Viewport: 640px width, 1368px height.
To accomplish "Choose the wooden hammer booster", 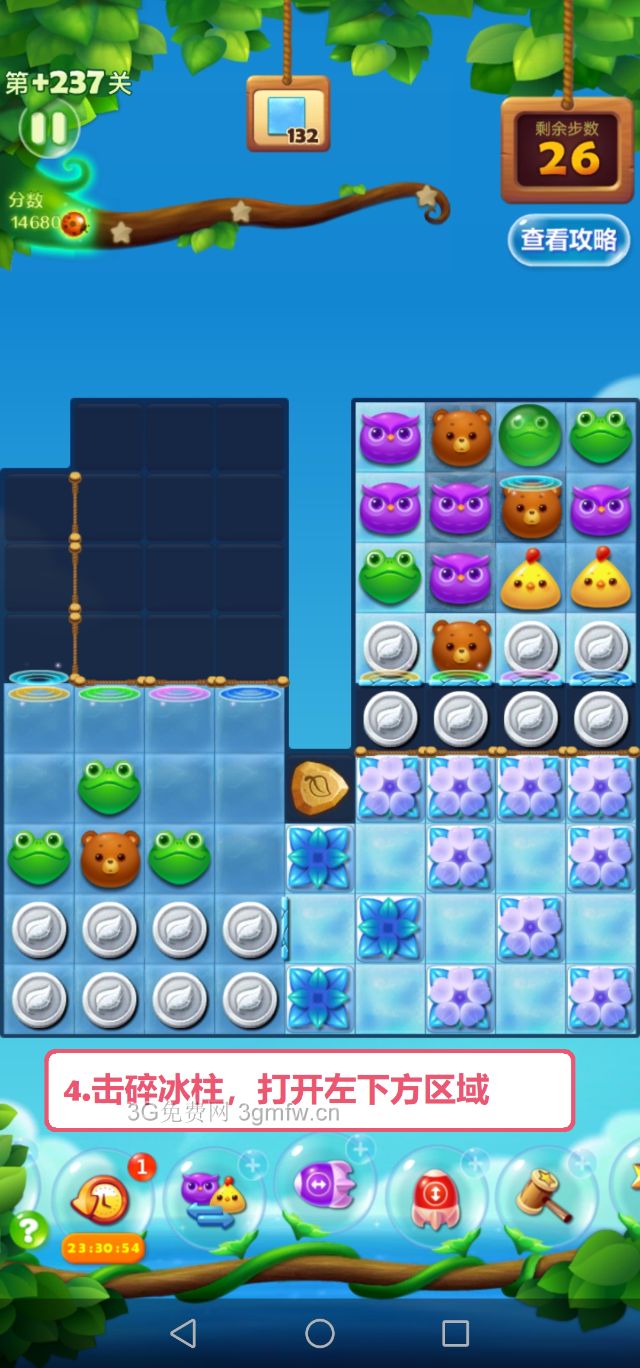I will click(x=545, y=1194).
